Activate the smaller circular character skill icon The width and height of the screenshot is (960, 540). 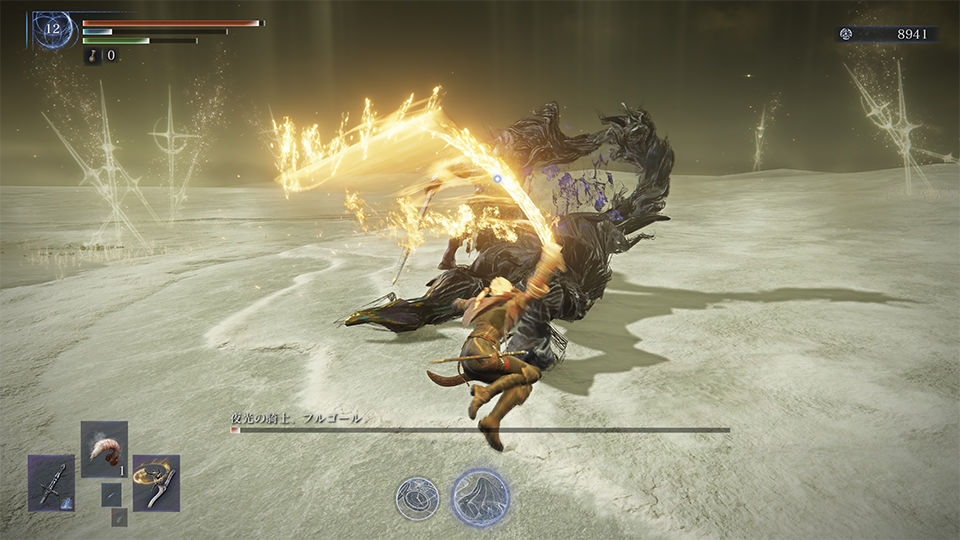[x=415, y=497]
